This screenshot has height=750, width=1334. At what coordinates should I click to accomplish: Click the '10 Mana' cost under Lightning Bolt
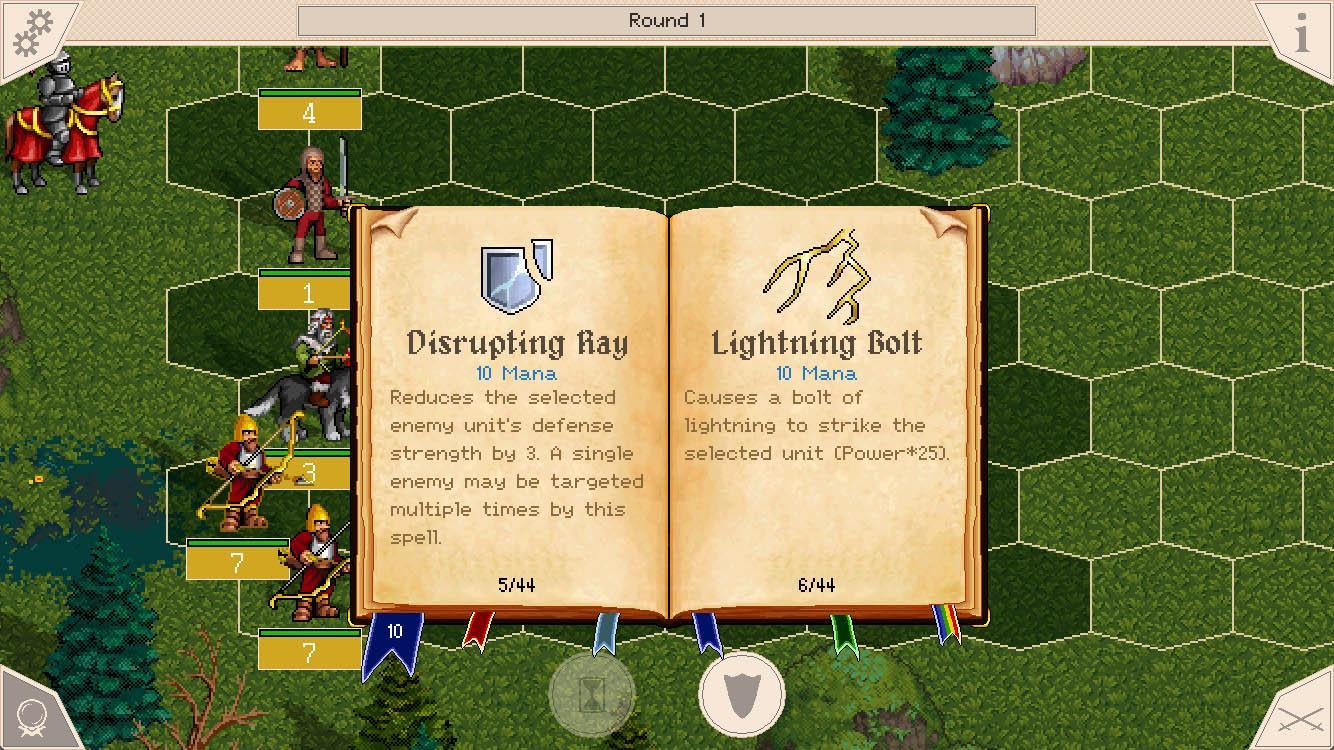(817, 373)
